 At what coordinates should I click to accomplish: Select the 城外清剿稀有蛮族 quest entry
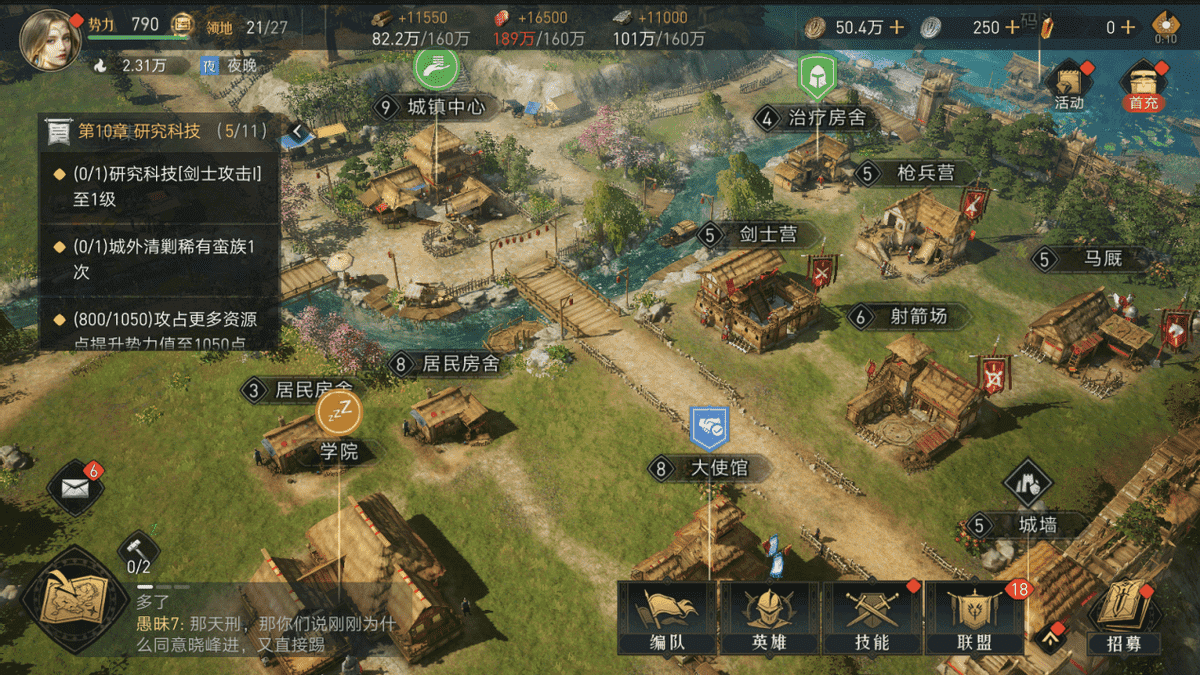(160, 259)
